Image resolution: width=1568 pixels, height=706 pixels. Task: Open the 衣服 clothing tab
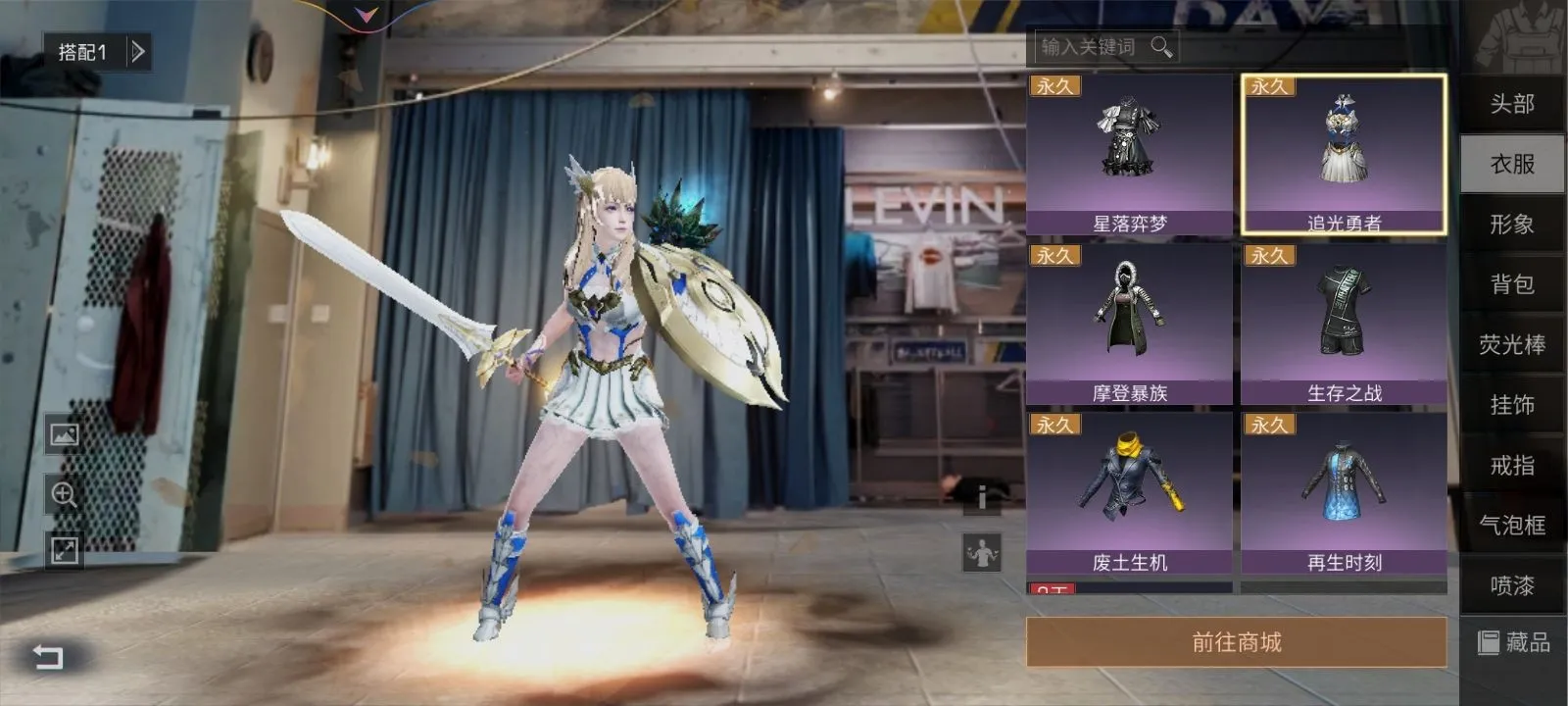coord(1511,164)
